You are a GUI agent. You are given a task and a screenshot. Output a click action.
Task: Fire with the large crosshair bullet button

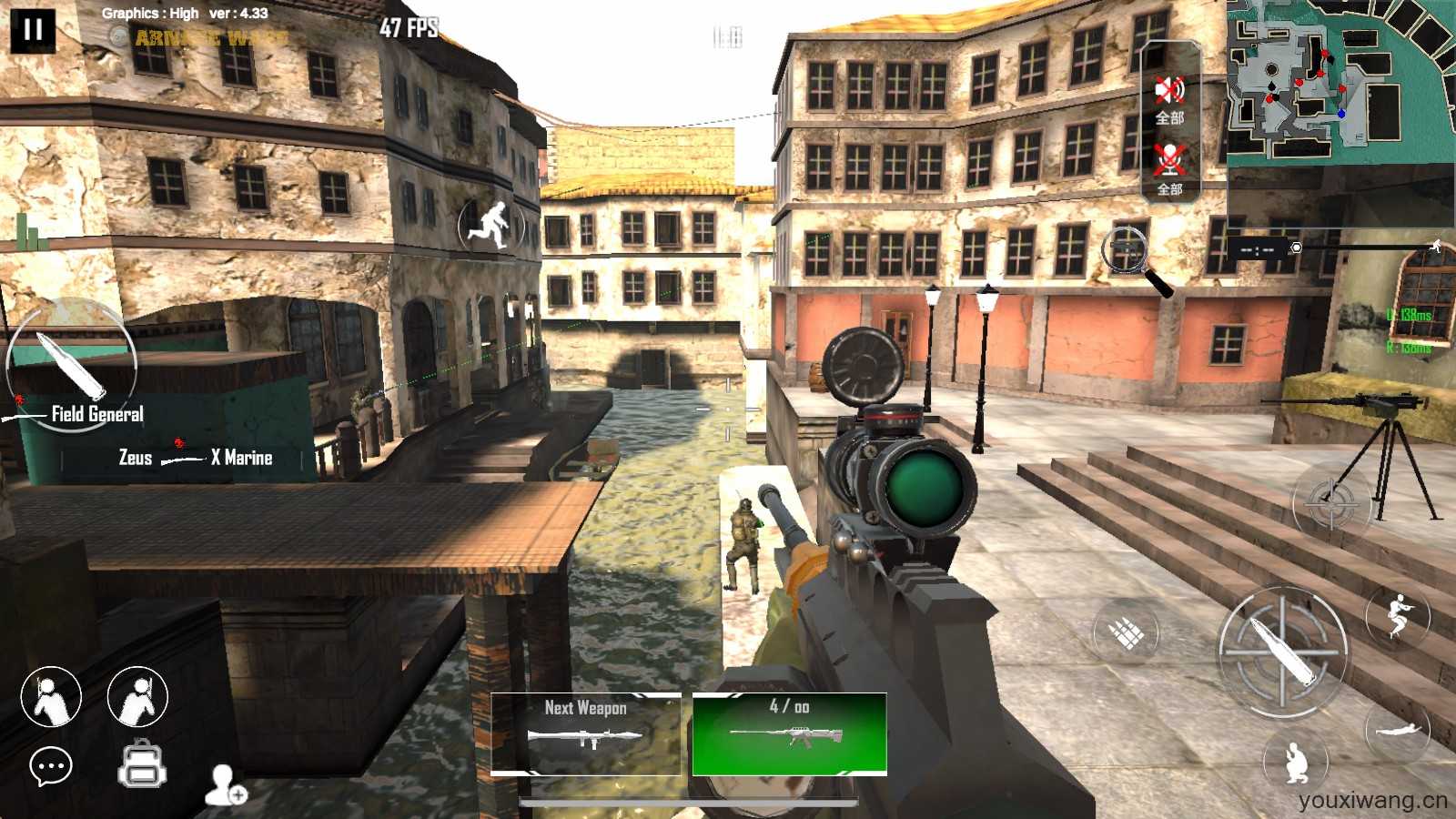tap(1283, 650)
